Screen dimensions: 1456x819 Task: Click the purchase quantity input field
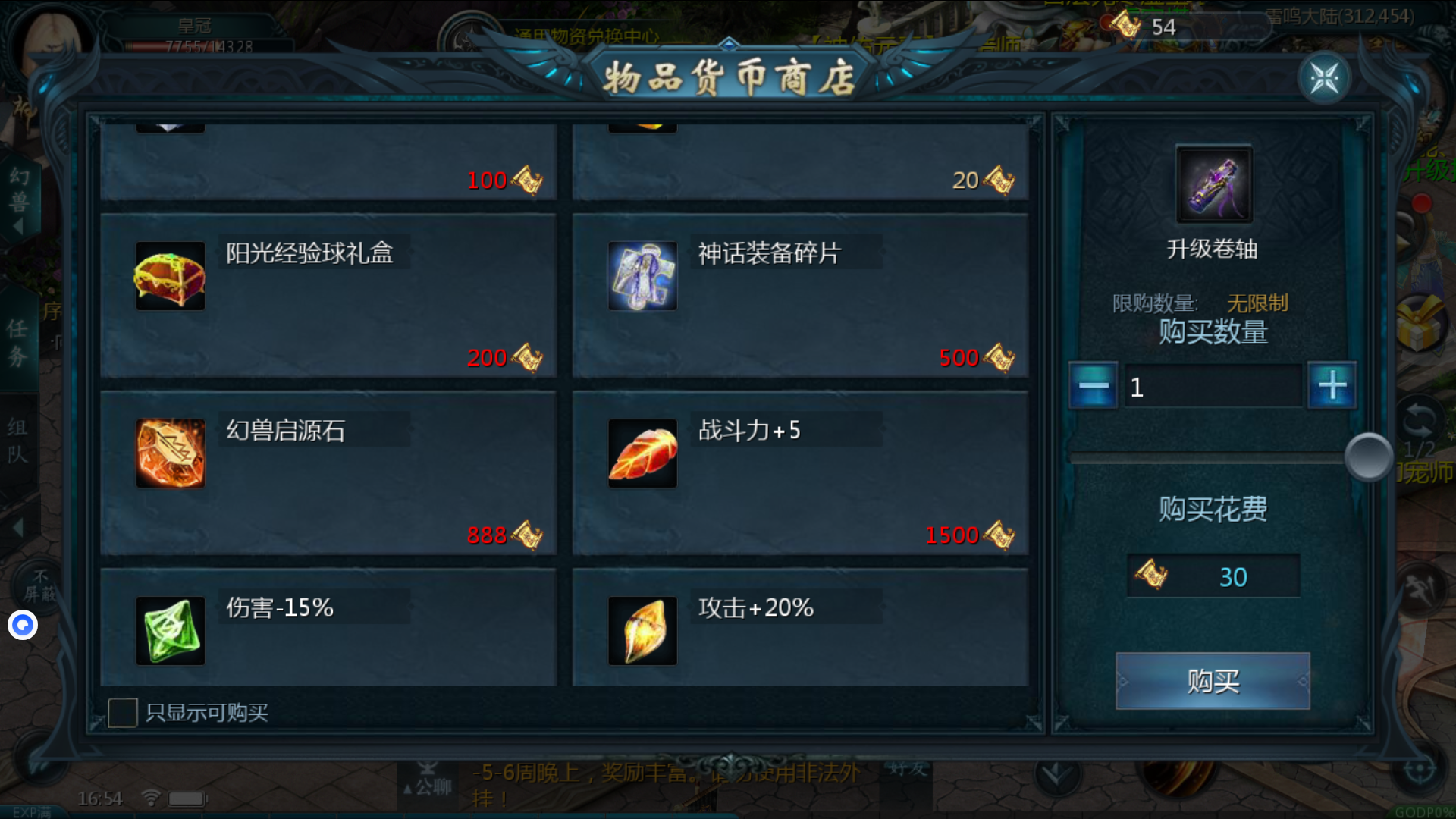click(x=1212, y=387)
